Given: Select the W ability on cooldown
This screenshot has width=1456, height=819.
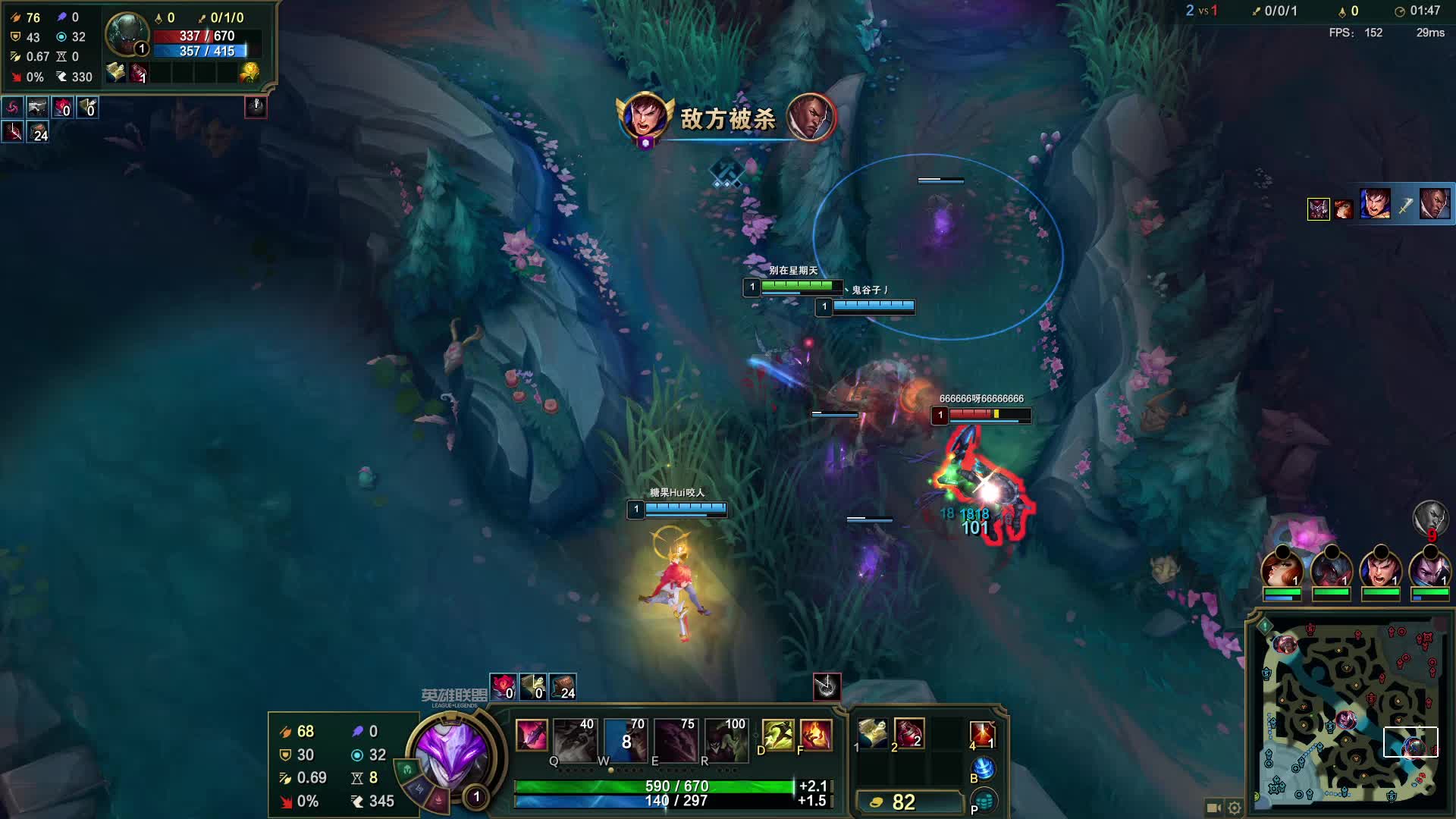Looking at the screenshot, I should tap(625, 739).
